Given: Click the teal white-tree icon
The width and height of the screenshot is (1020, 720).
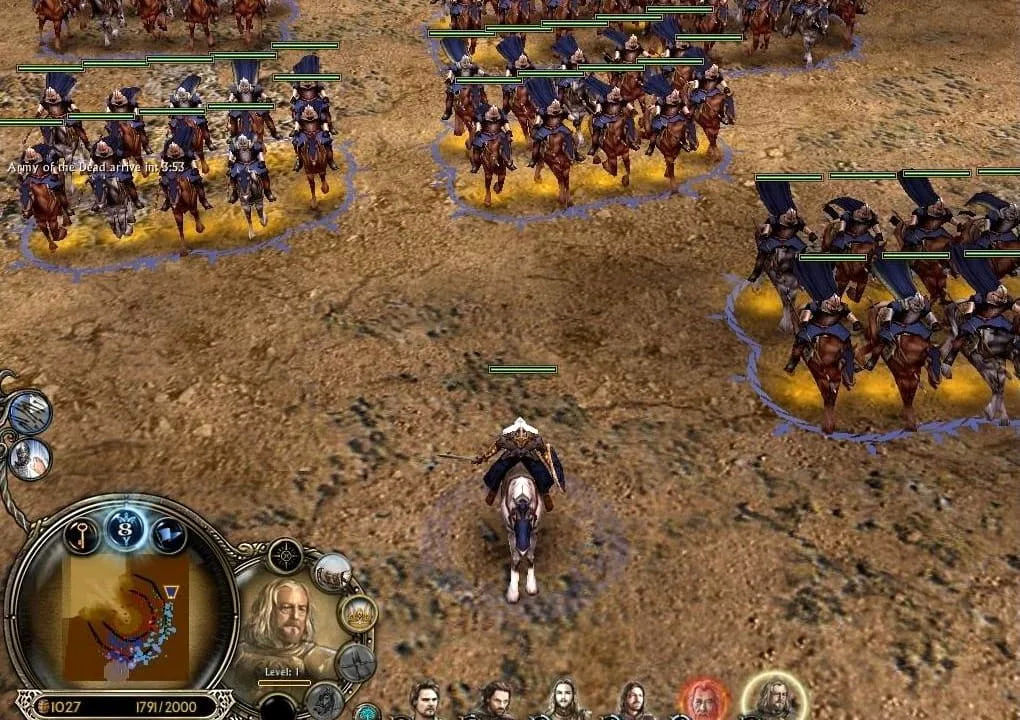Looking at the screenshot, I should tap(367, 712).
